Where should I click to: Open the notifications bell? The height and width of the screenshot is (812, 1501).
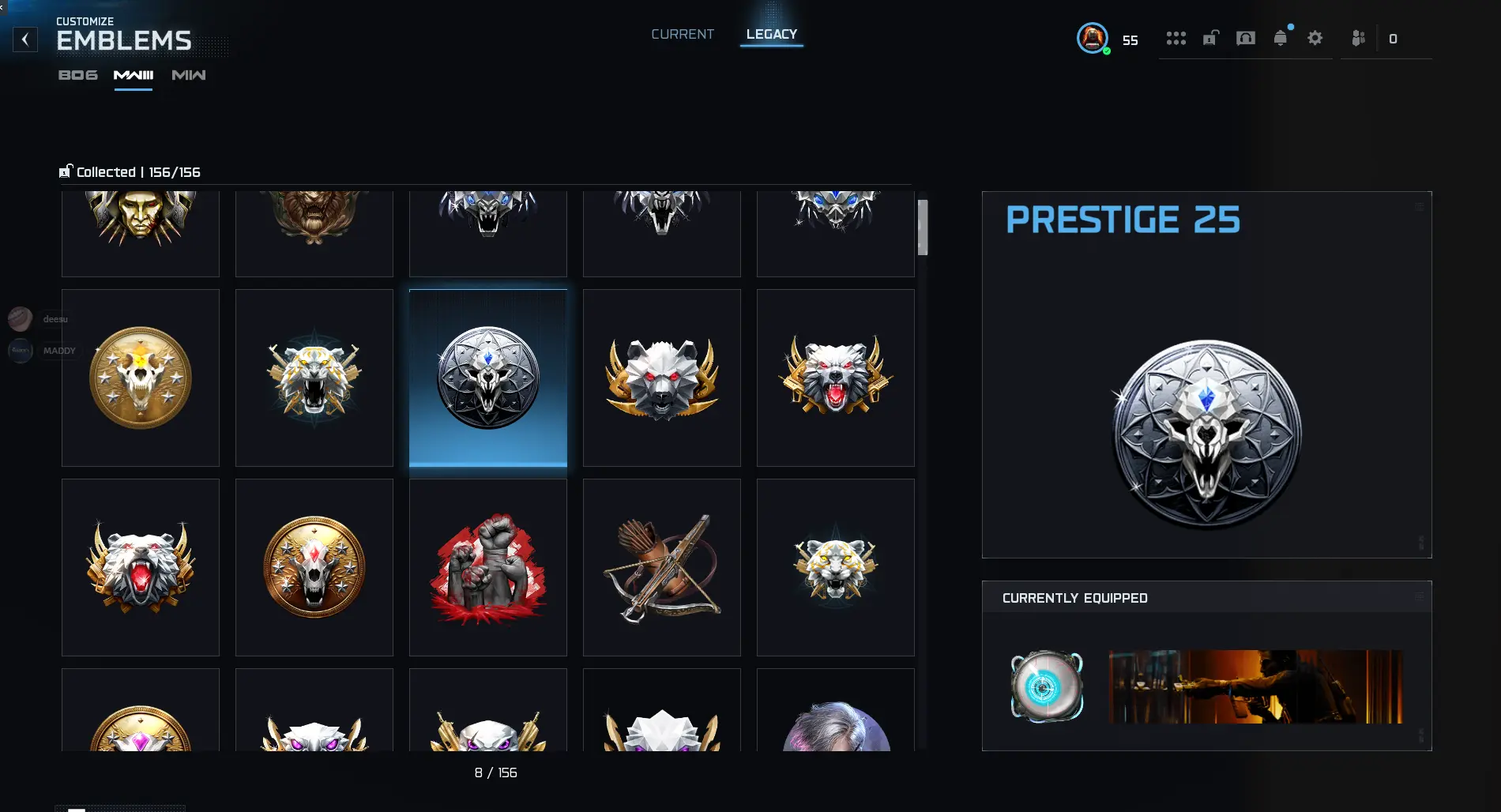pos(1280,38)
